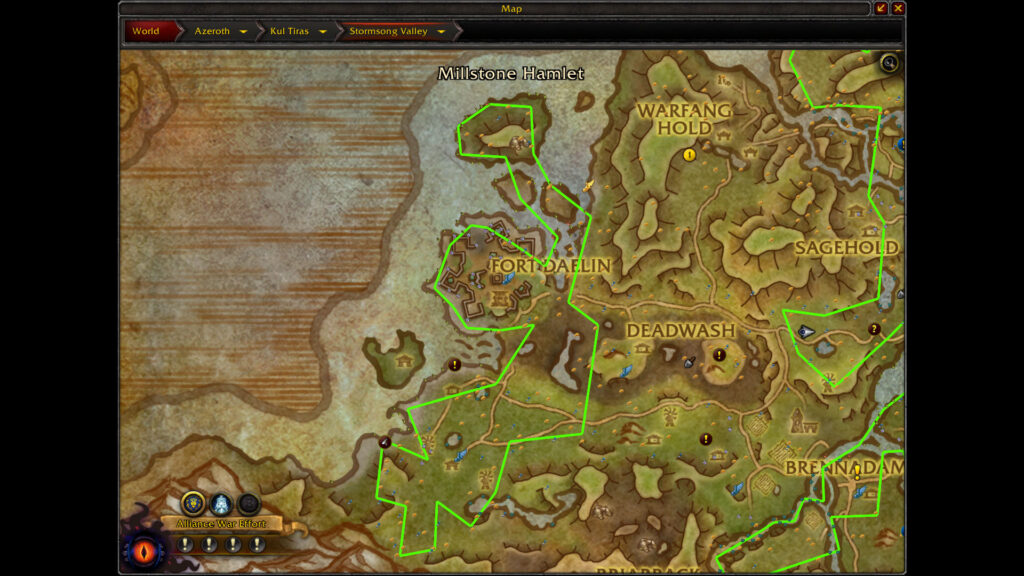Select the quest turn-in question mark marker
This screenshot has width=1024, height=576.
[874, 329]
